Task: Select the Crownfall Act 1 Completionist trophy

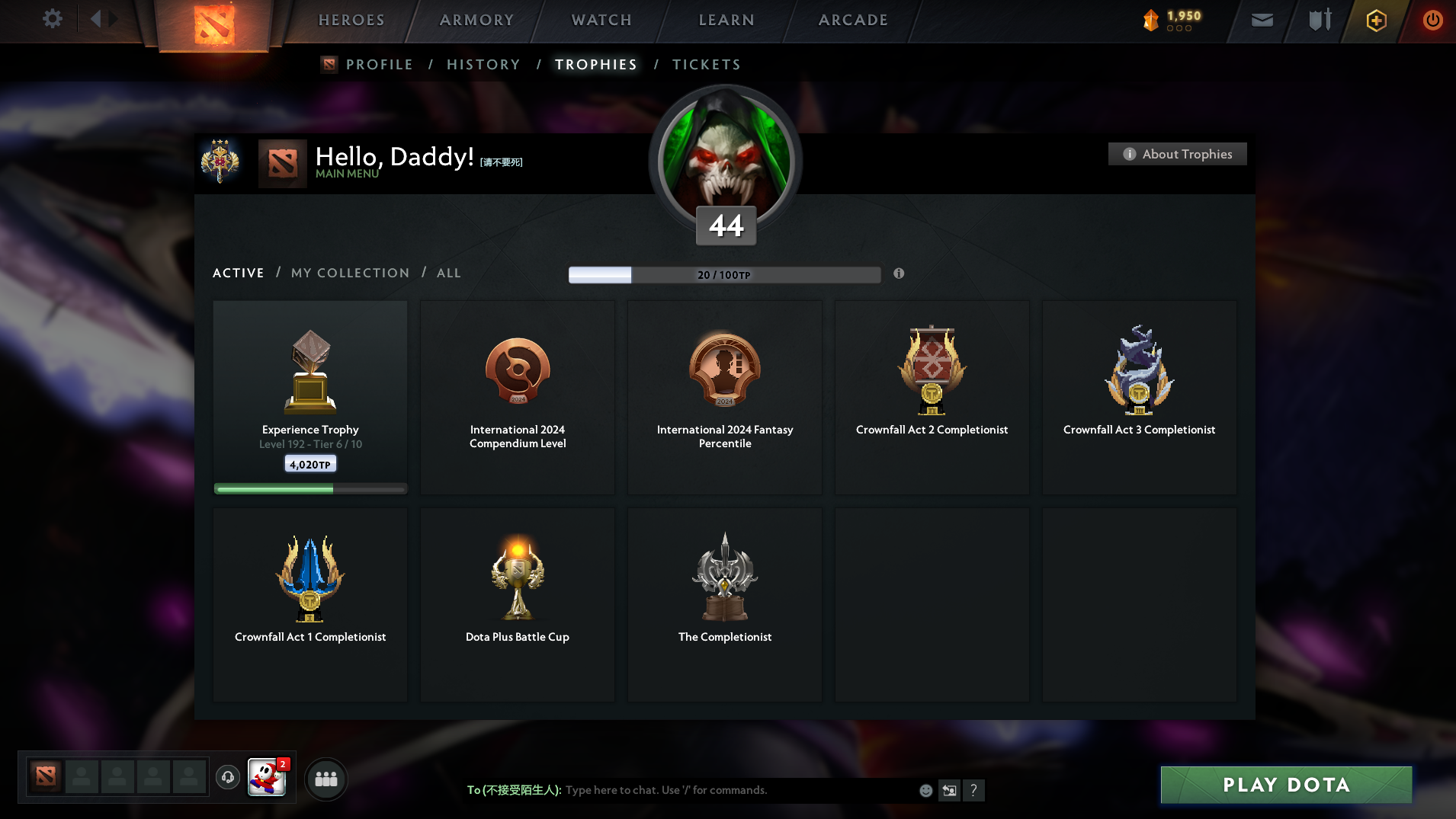Action: [309, 605]
